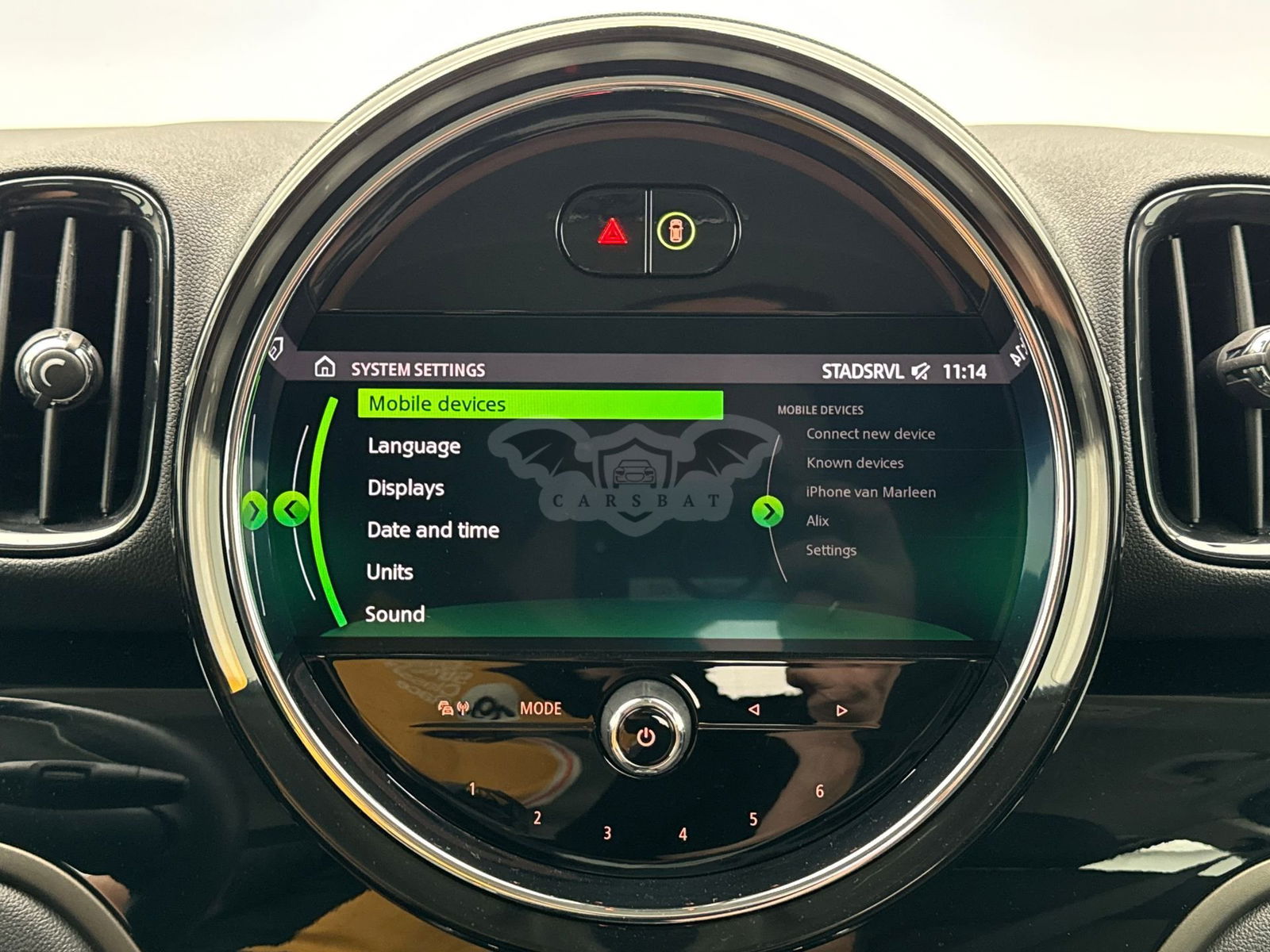Image resolution: width=1270 pixels, height=952 pixels.
Task: Select preset button 1
Action: tap(472, 789)
